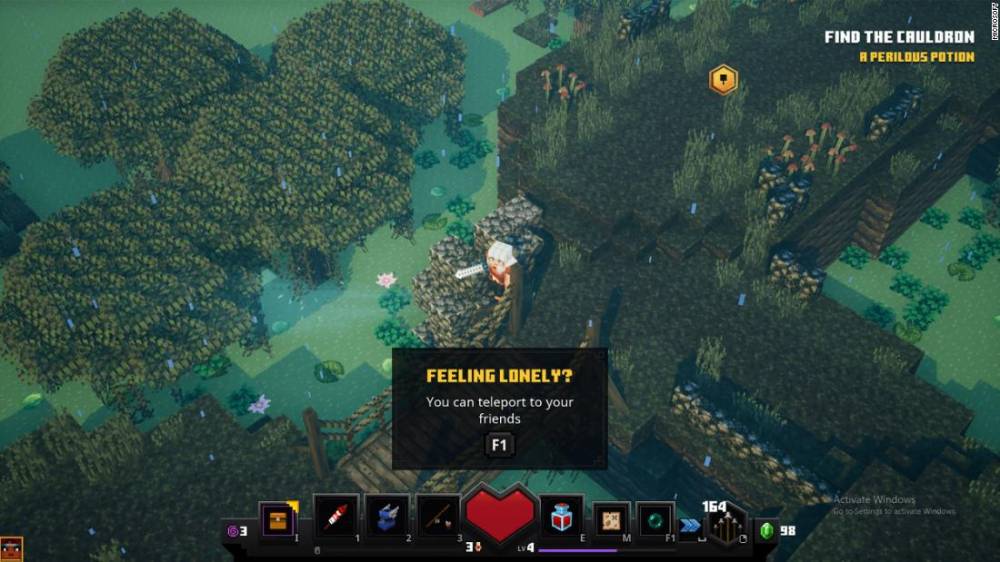This screenshot has width=1000, height=562.
Task: Open the inventory chest icon
Action: point(278,519)
